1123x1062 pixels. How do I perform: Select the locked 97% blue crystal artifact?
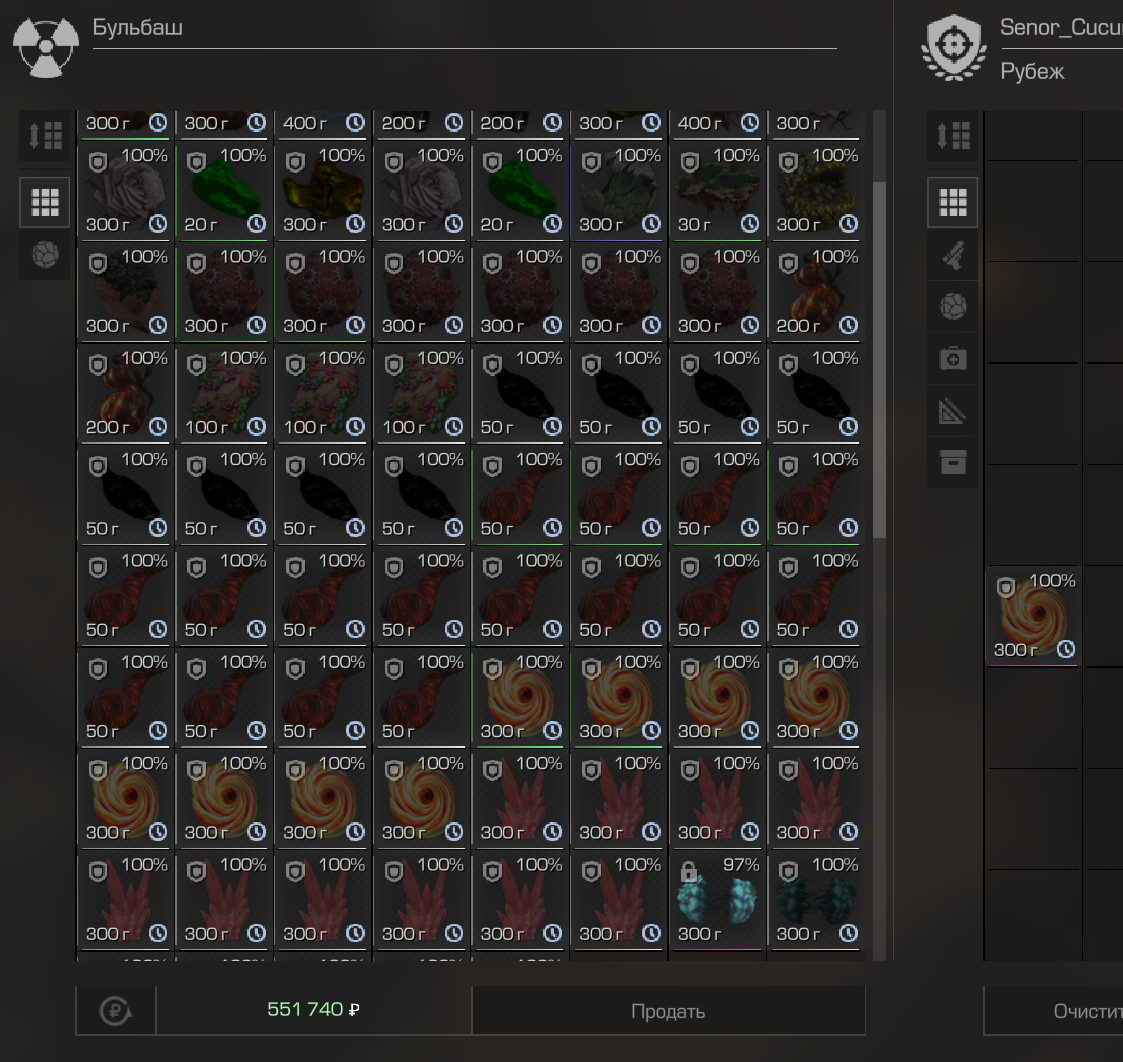[717, 900]
